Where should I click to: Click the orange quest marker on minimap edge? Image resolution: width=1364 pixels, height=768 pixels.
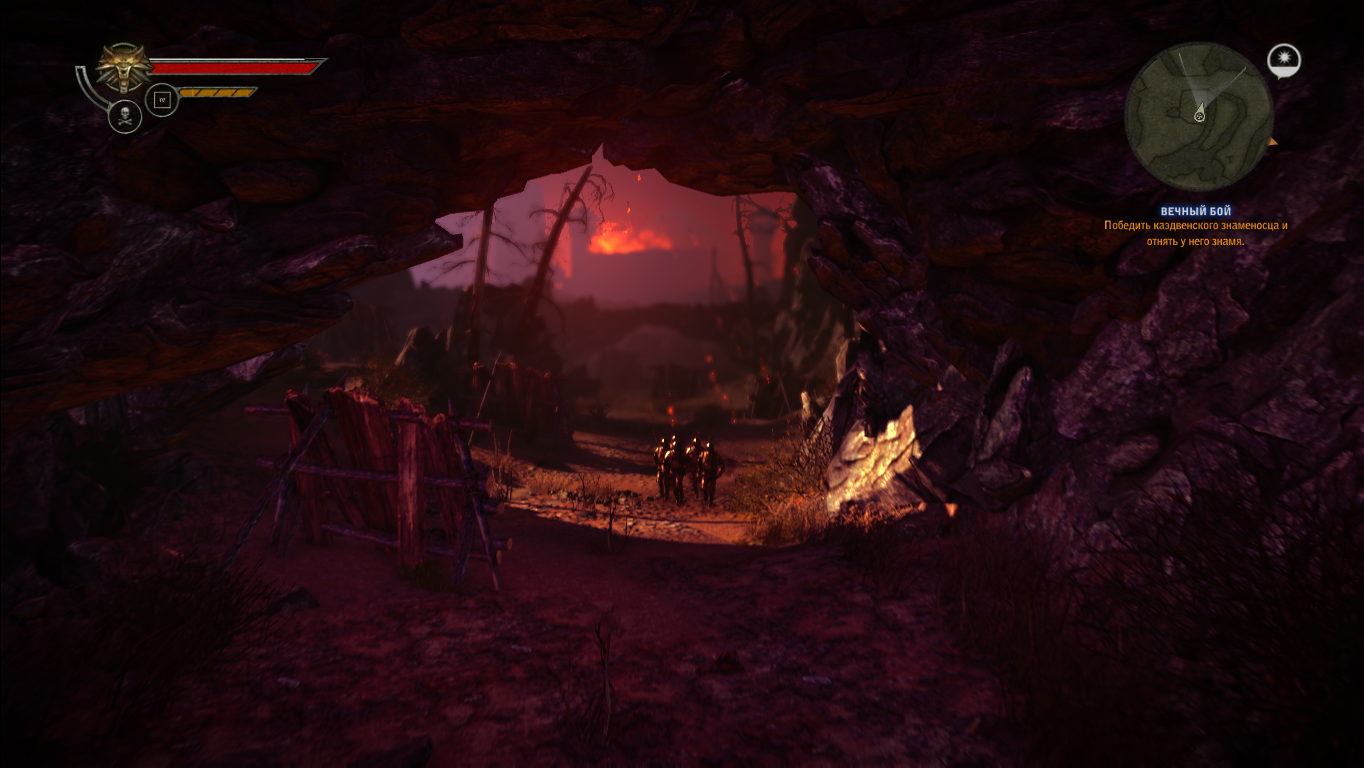[x=1273, y=143]
